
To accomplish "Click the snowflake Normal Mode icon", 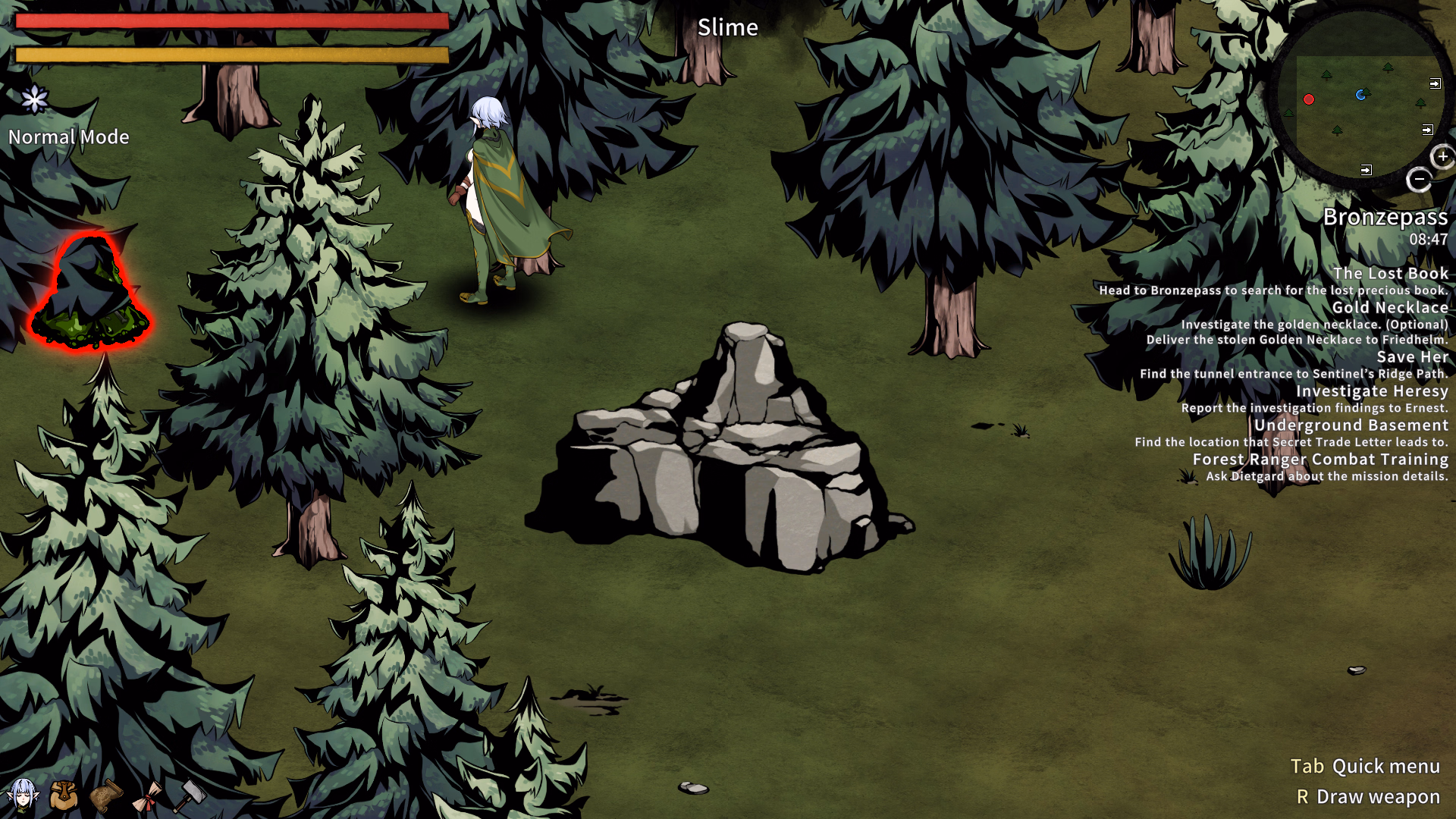I will [x=34, y=99].
